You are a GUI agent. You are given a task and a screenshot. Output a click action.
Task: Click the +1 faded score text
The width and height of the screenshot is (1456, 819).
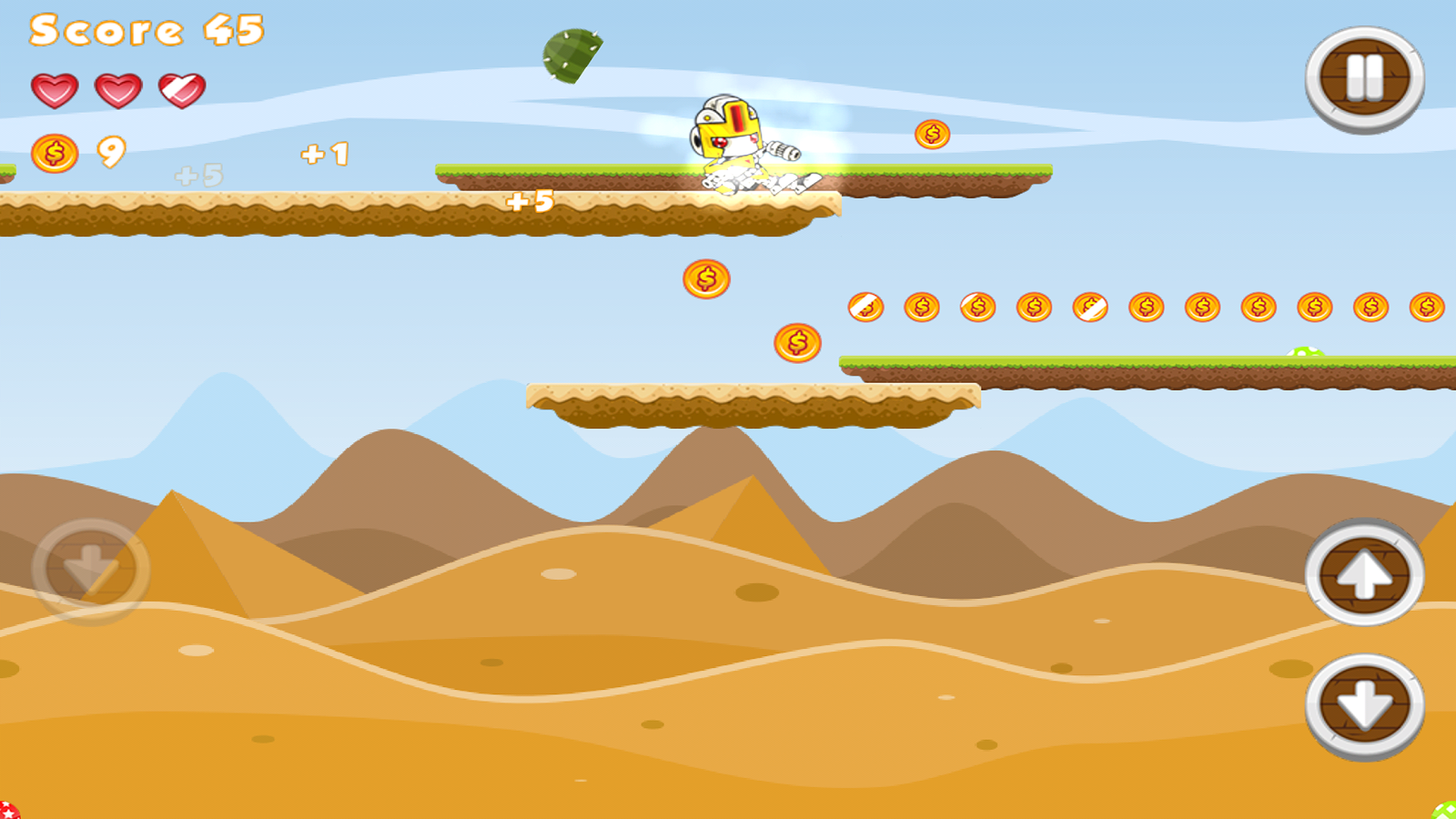coord(324,157)
